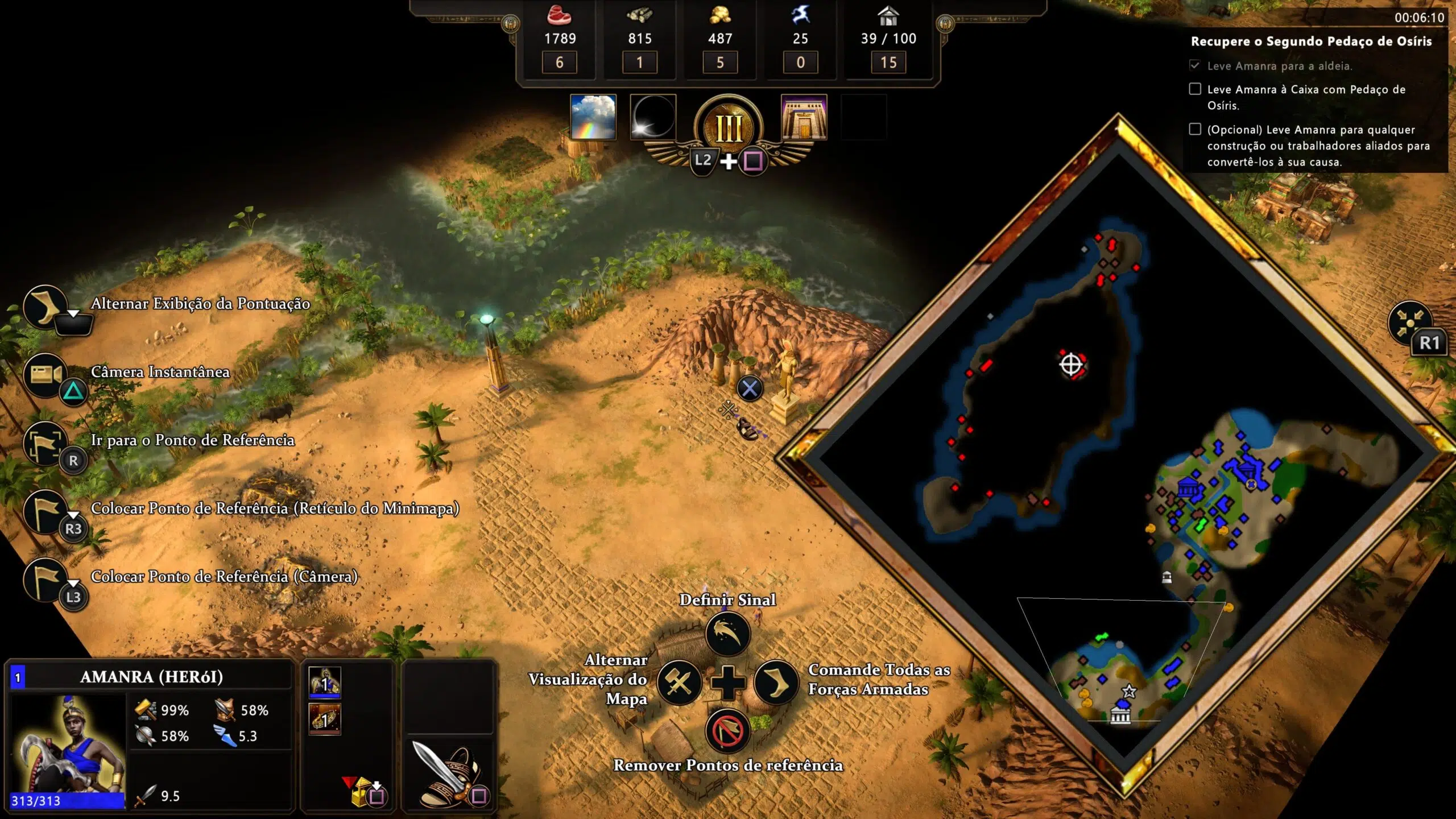Activate the Câmera Instantânea camera icon
Screen dimensions: 1456x819
(47, 374)
